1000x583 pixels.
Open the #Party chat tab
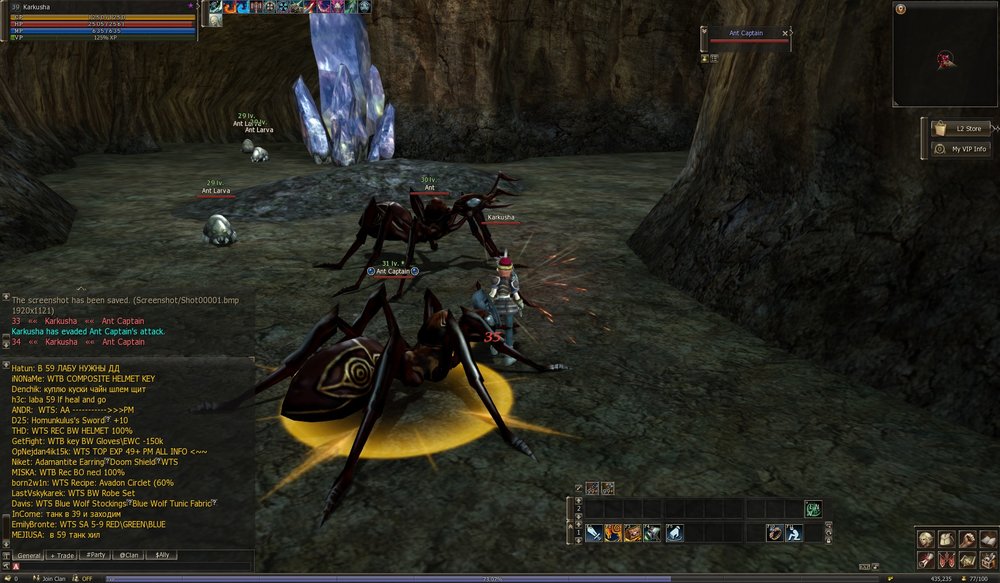(x=97, y=555)
